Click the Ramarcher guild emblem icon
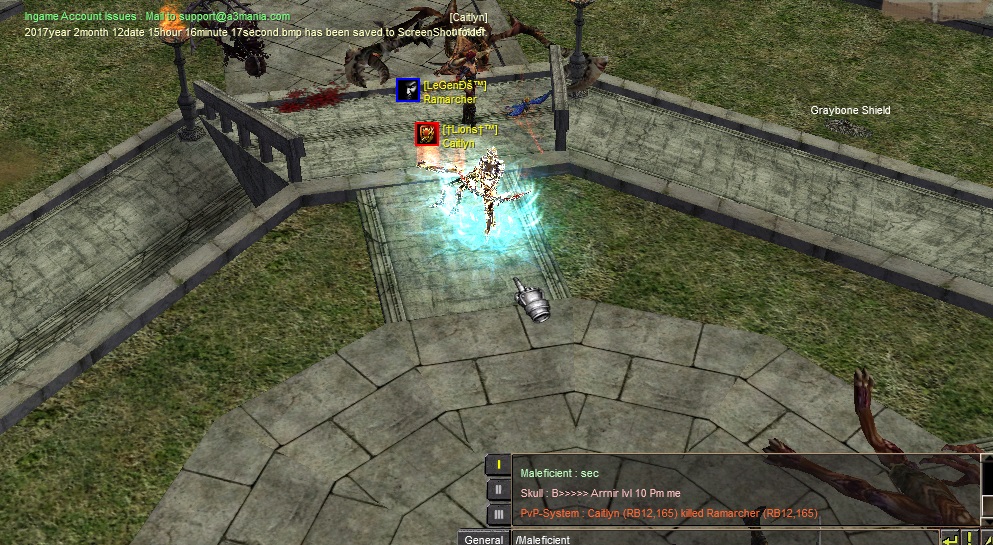The height and width of the screenshot is (545, 993). tap(407, 90)
